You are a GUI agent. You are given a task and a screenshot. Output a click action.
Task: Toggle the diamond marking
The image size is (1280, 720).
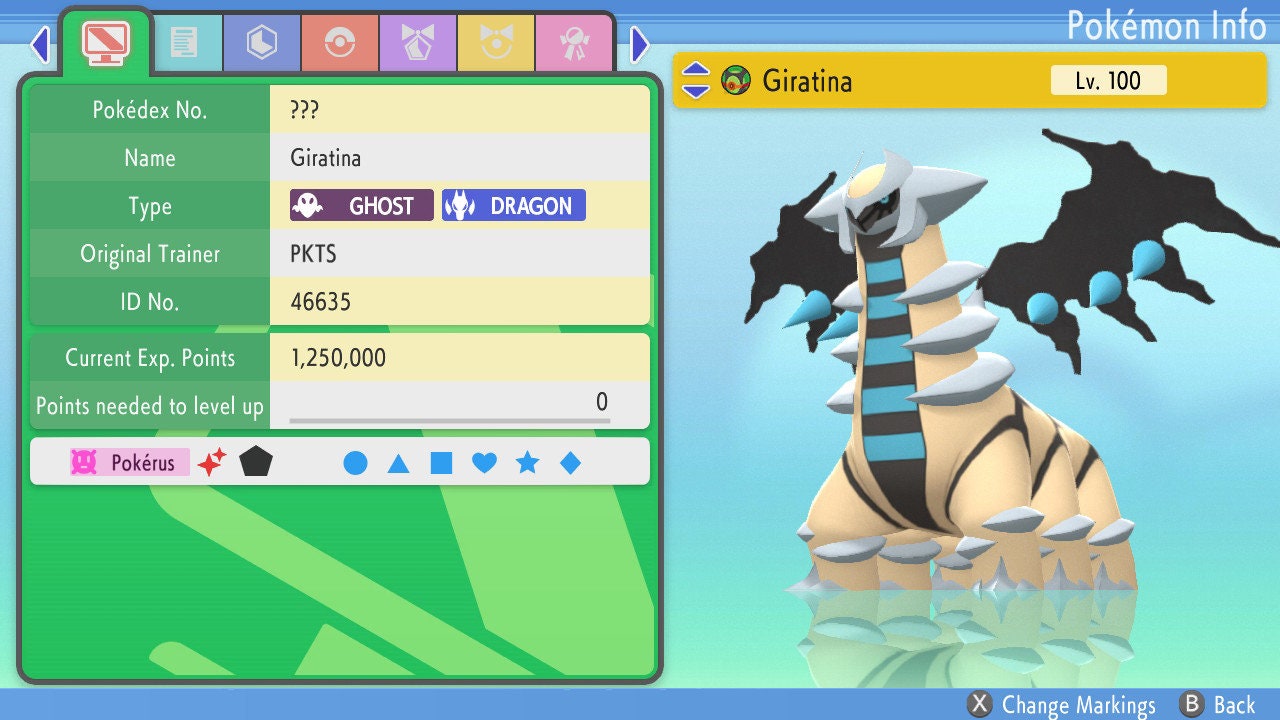(570, 463)
